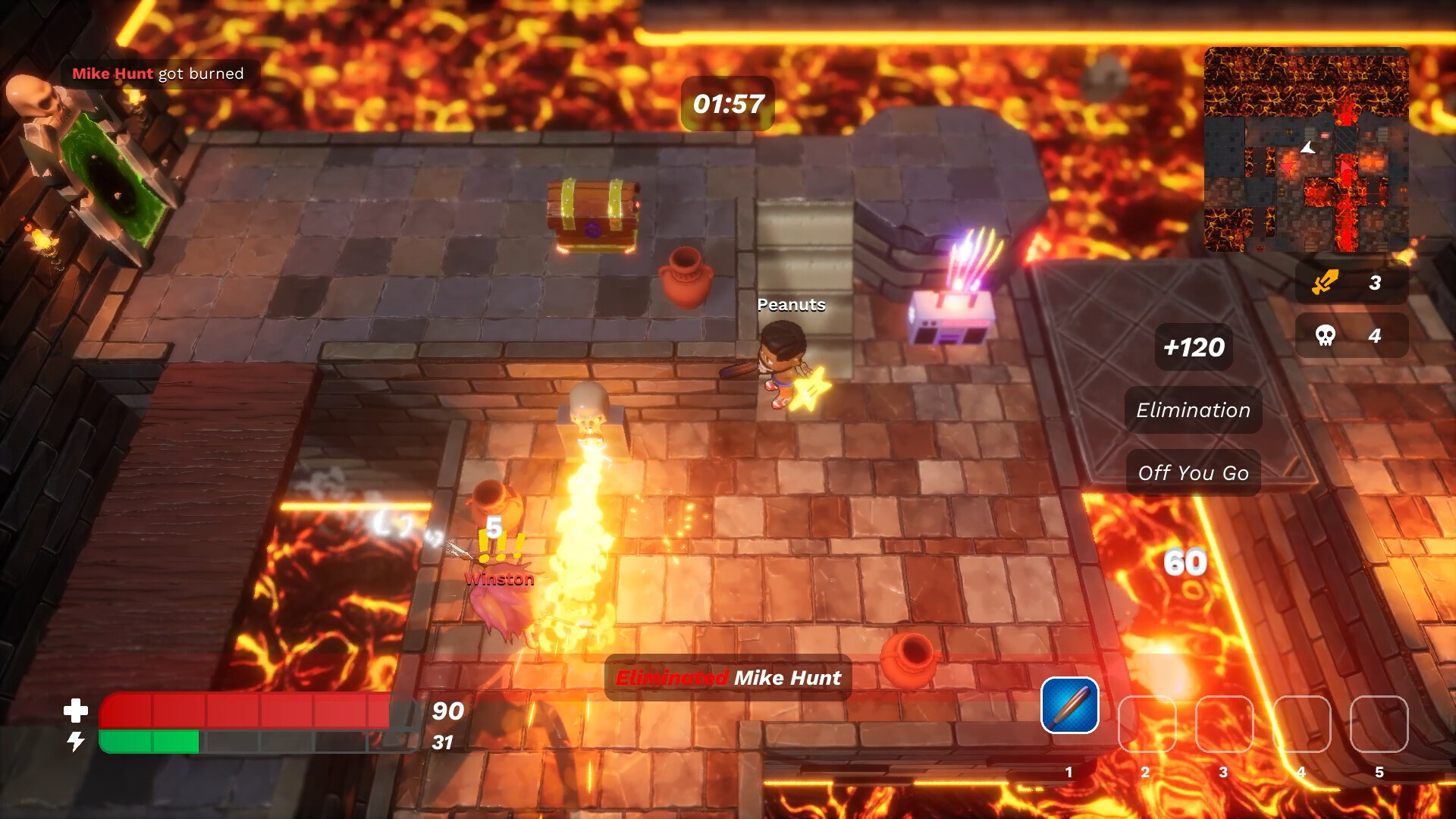Click the +120 score reward
The height and width of the screenshot is (819, 1456).
point(1194,347)
